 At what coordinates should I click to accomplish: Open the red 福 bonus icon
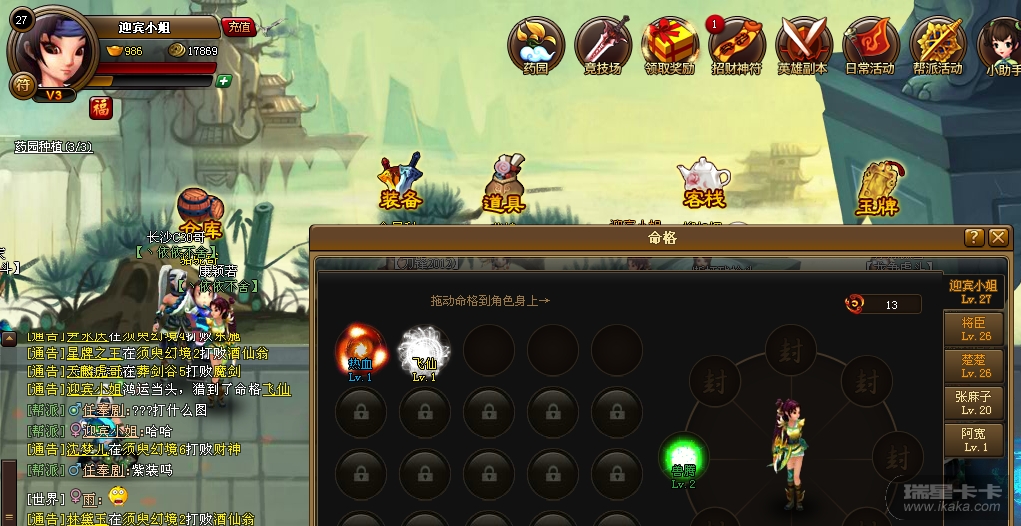pyautogui.click(x=101, y=107)
